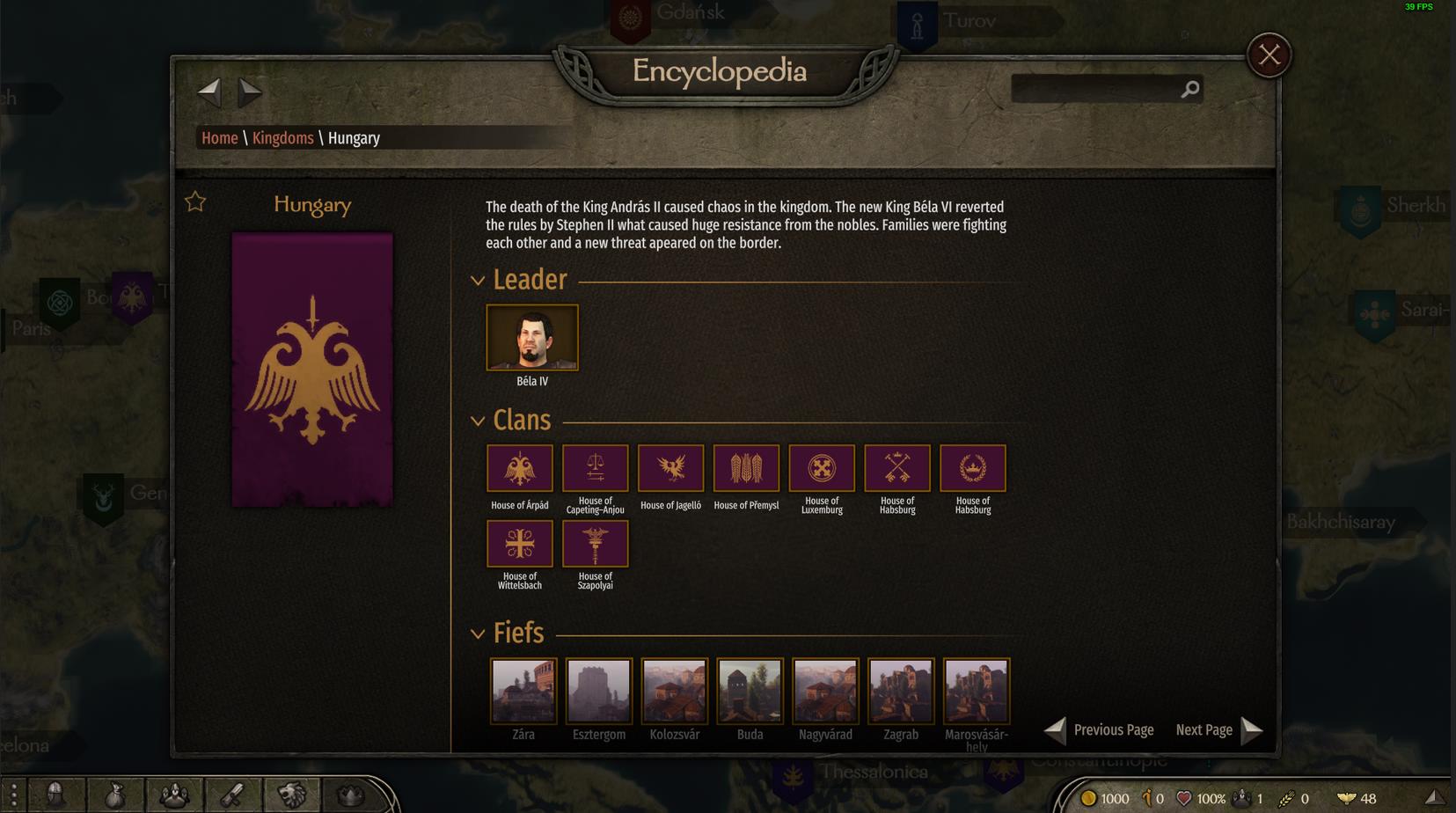The width and height of the screenshot is (1456, 813).
Task: Select the House of Árpád clan
Action: click(x=520, y=468)
